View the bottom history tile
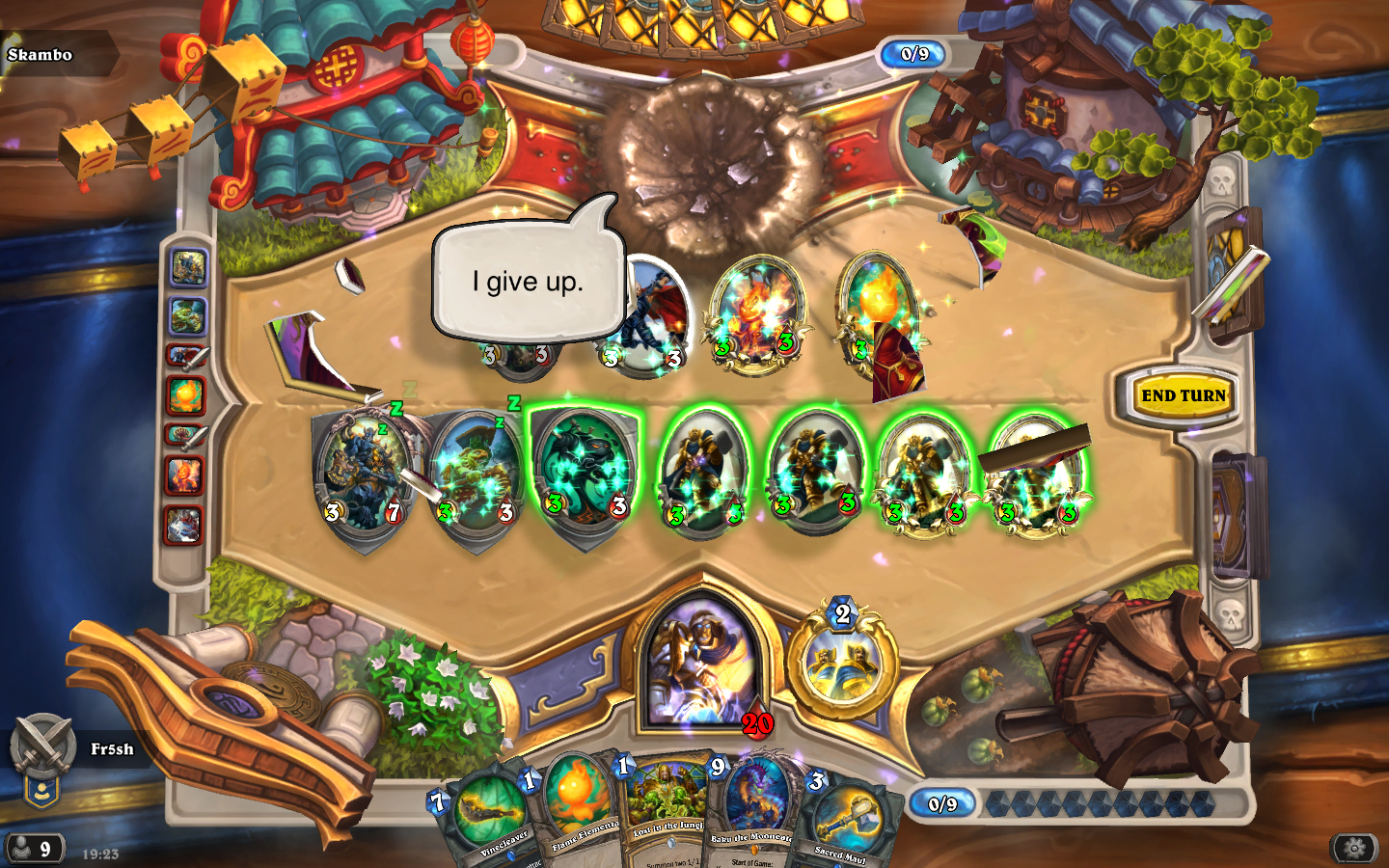Screen dimensions: 1389x868 pos(184,526)
